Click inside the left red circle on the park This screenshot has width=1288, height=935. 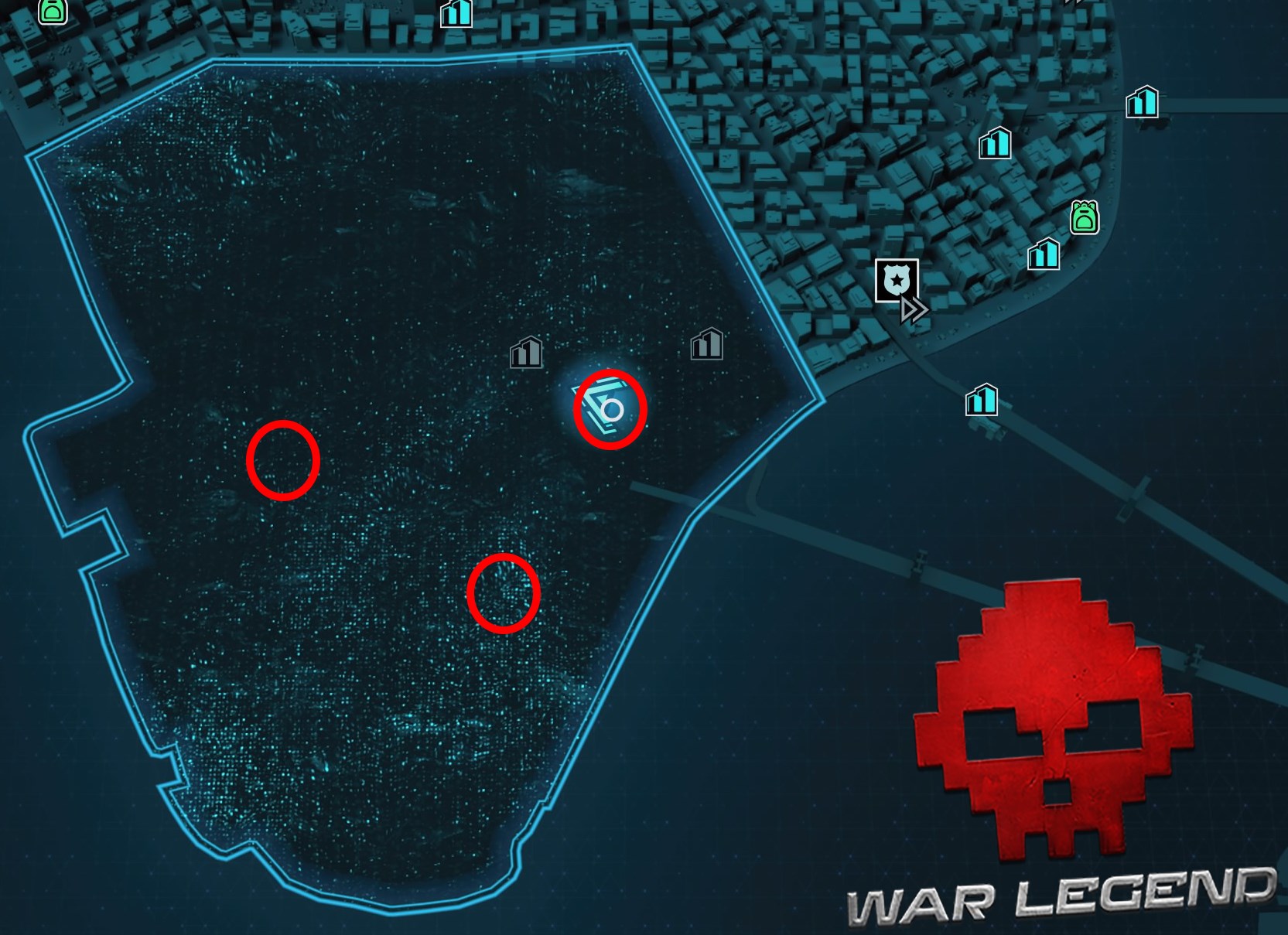pos(284,459)
